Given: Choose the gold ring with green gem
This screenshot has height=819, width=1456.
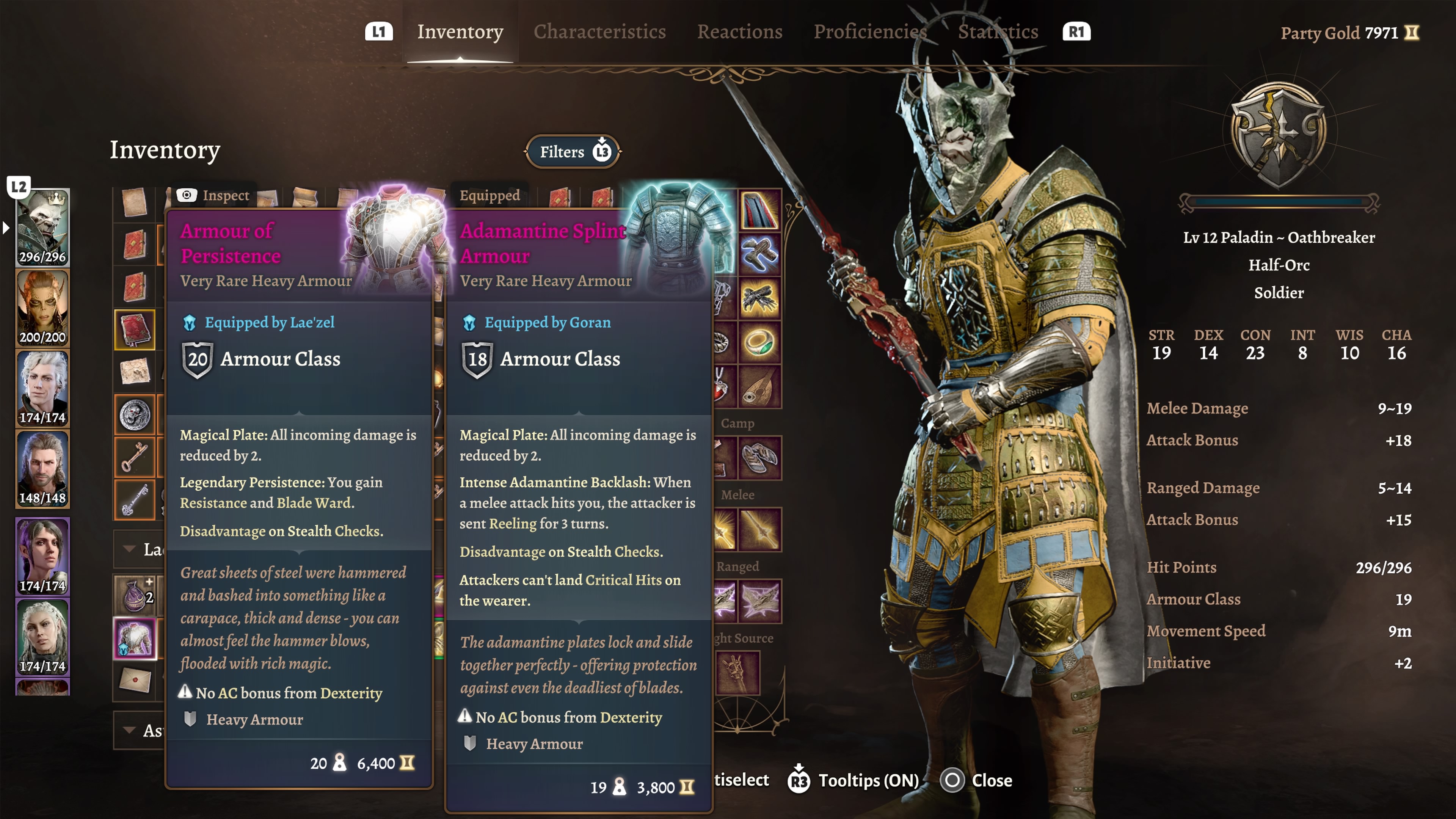Looking at the screenshot, I should (x=759, y=342).
